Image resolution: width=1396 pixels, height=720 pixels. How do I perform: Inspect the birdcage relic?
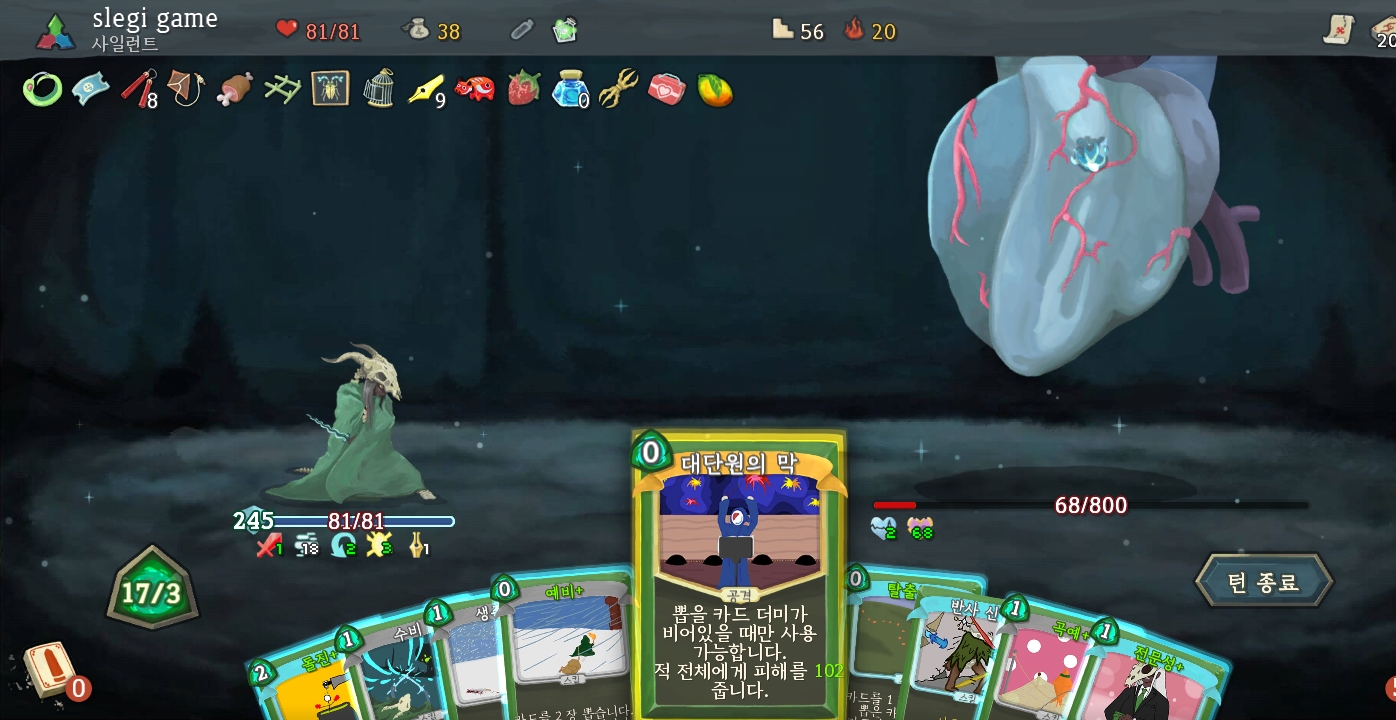click(378, 89)
